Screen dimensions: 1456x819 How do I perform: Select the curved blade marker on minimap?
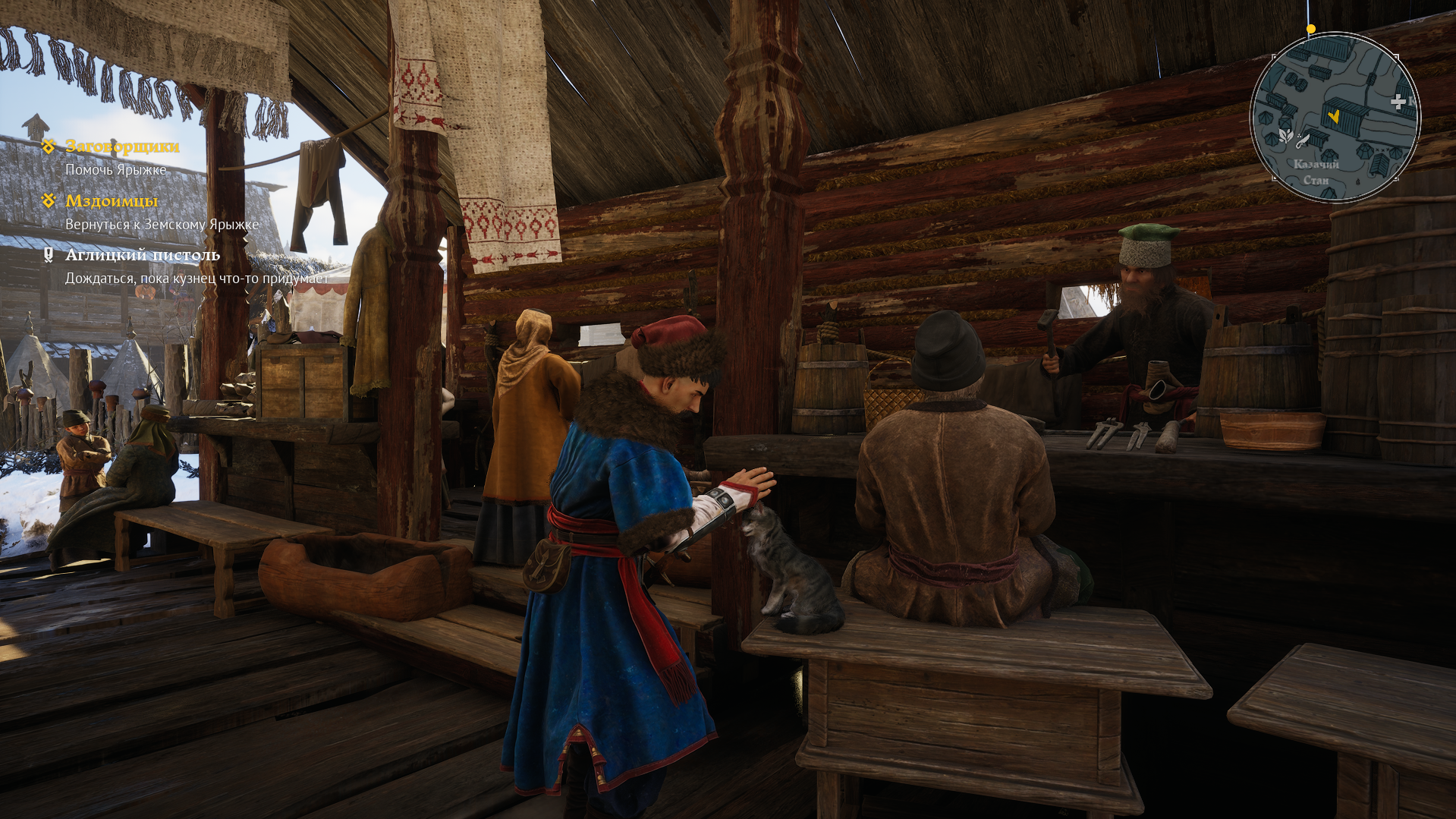tap(1303, 140)
